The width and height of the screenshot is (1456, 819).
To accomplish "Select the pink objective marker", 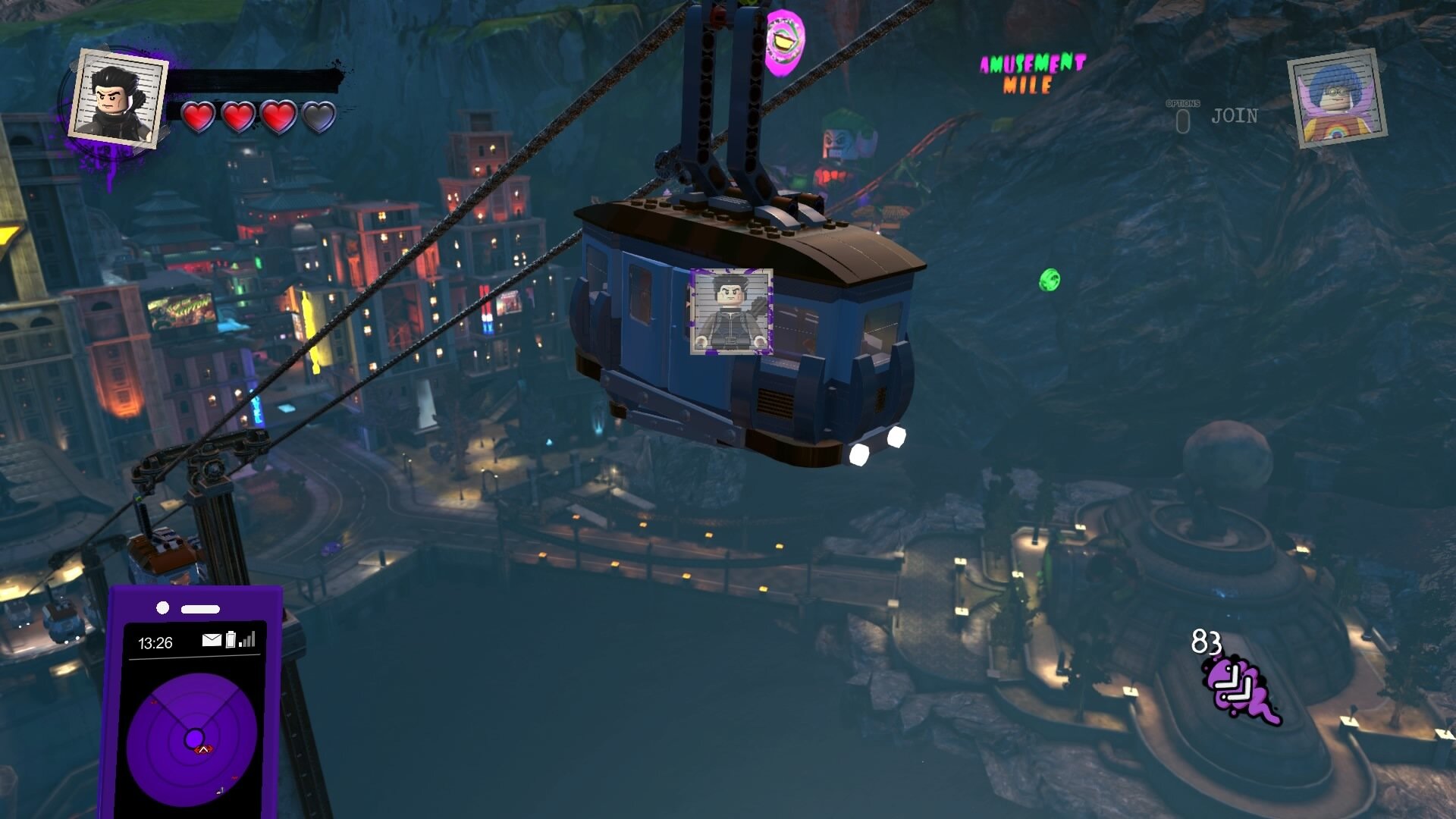I will click(783, 42).
